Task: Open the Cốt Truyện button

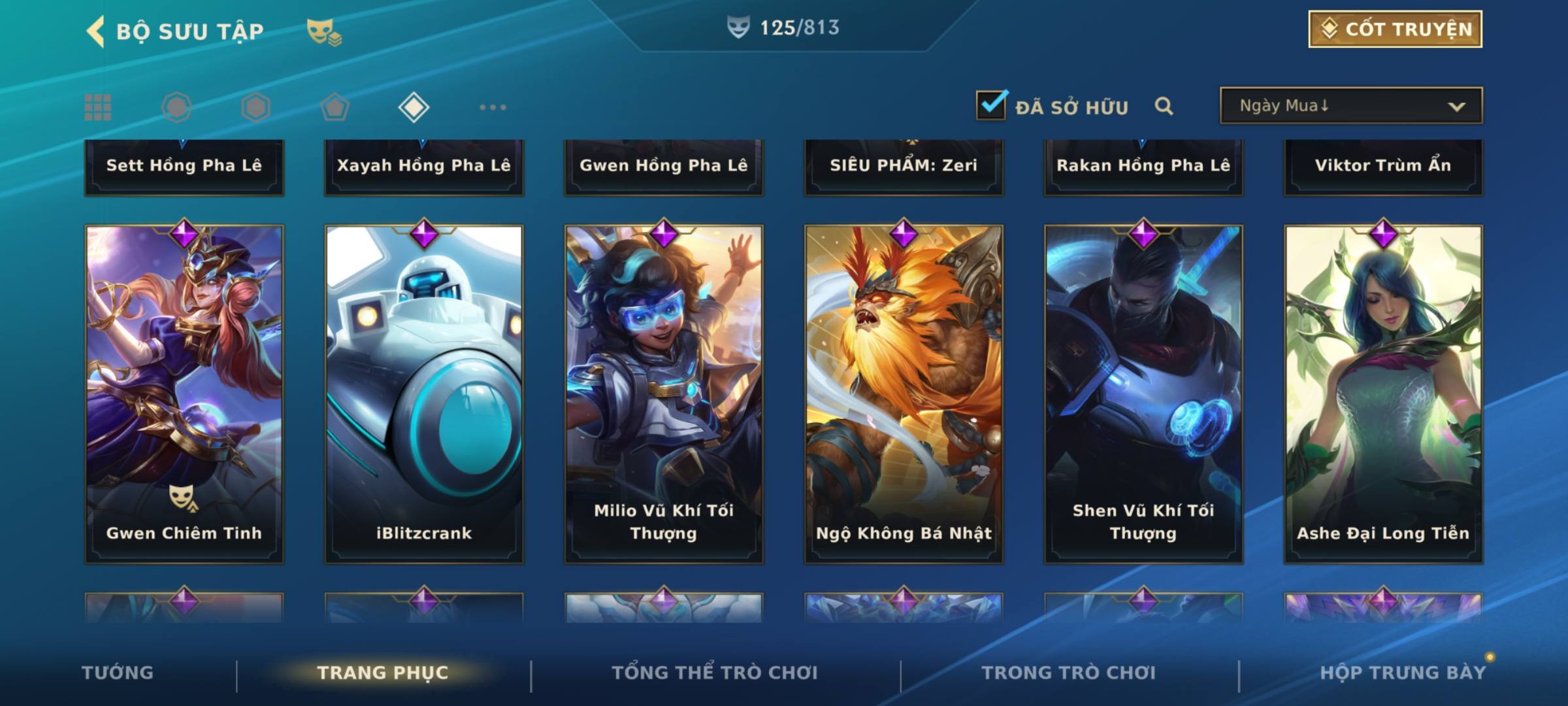Action: click(1395, 29)
